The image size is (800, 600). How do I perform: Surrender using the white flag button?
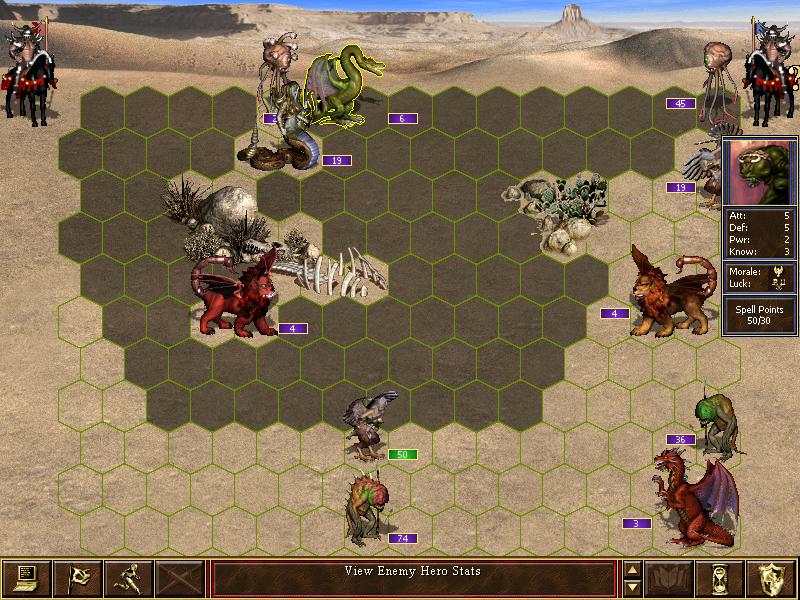coord(77,578)
